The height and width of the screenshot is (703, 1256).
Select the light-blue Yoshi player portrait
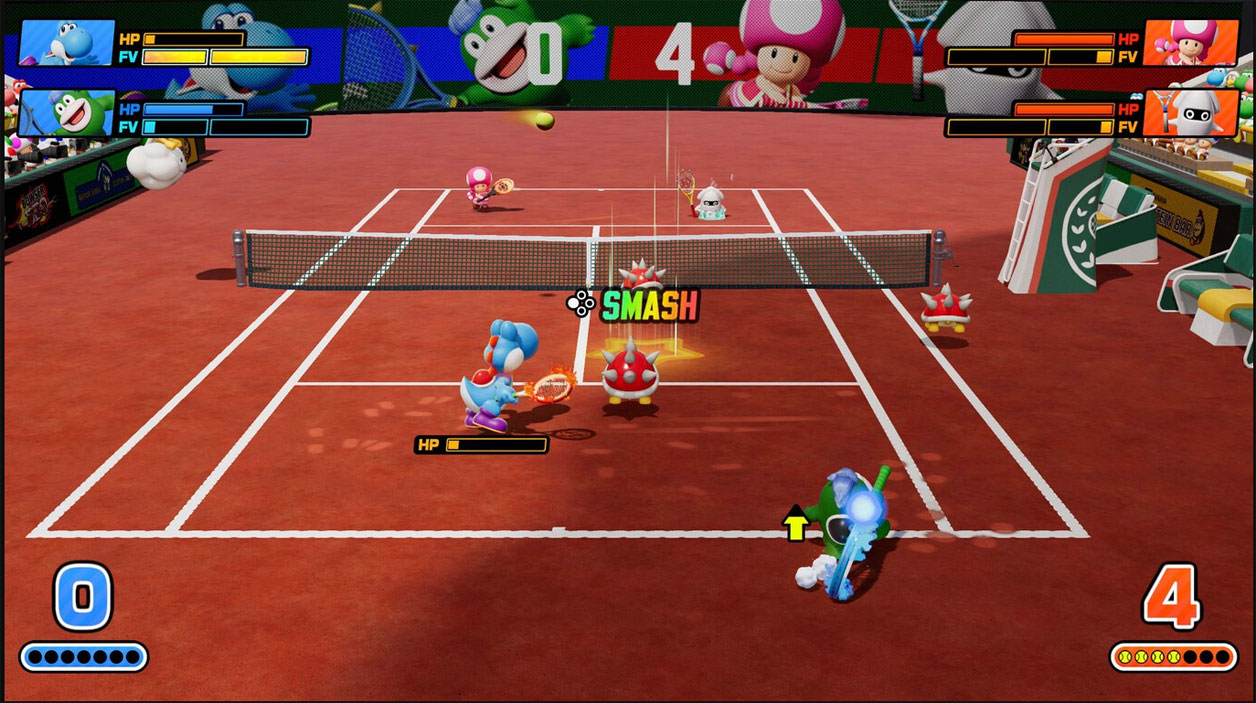pos(66,43)
